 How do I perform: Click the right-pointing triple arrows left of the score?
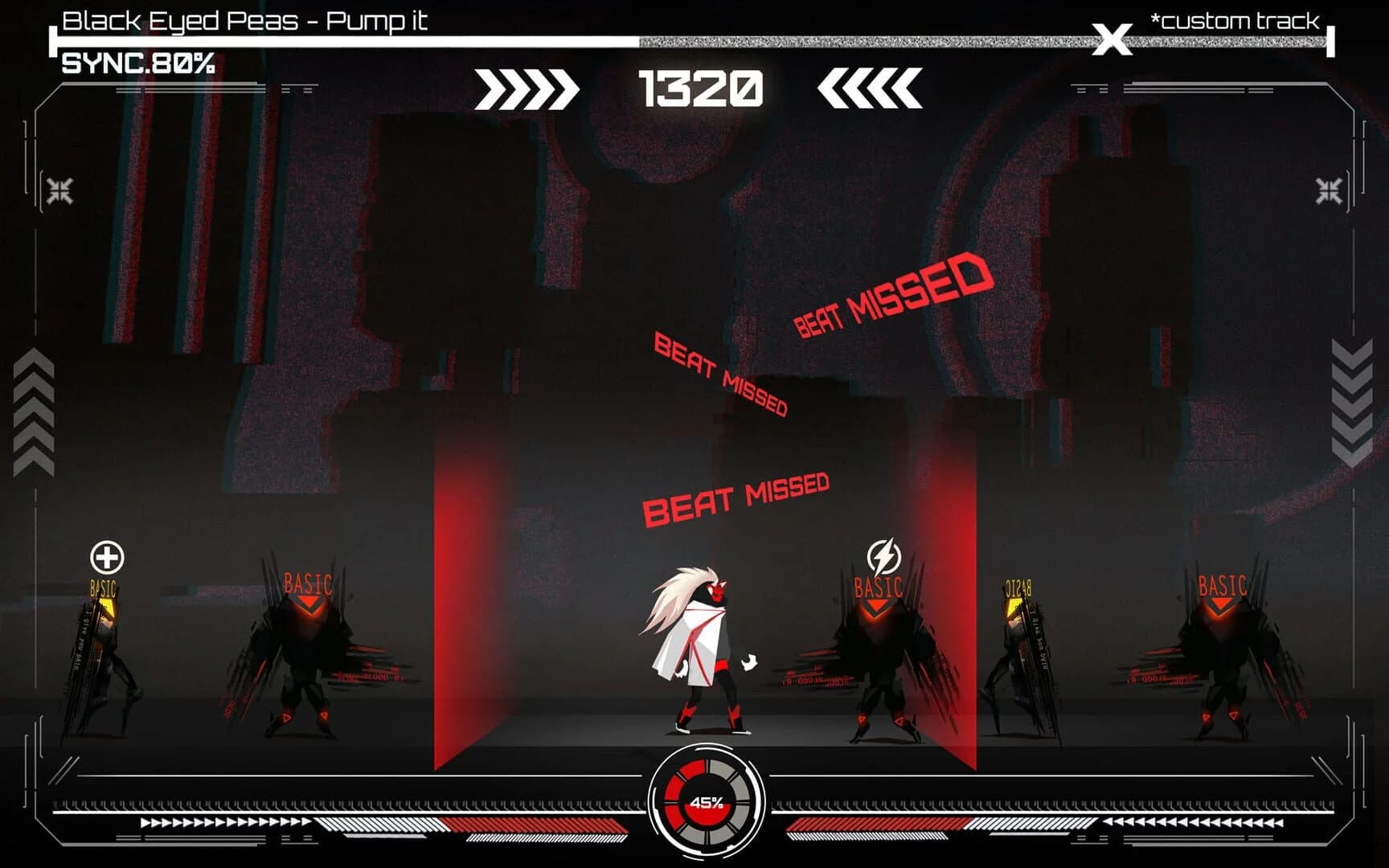click(x=527, y=87)
